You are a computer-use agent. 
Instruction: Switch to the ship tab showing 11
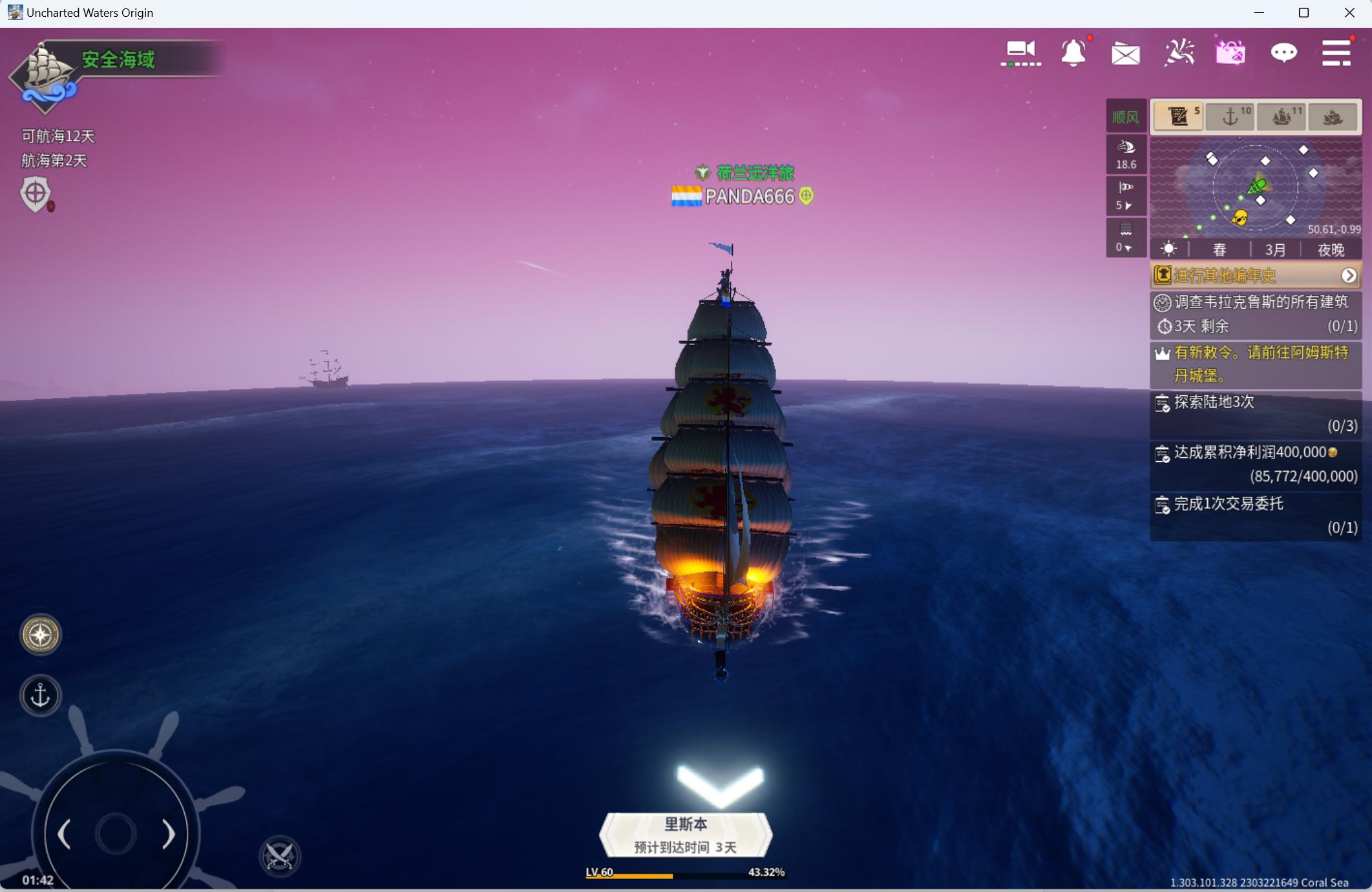pyautogui.click(x=1283, y=116)
